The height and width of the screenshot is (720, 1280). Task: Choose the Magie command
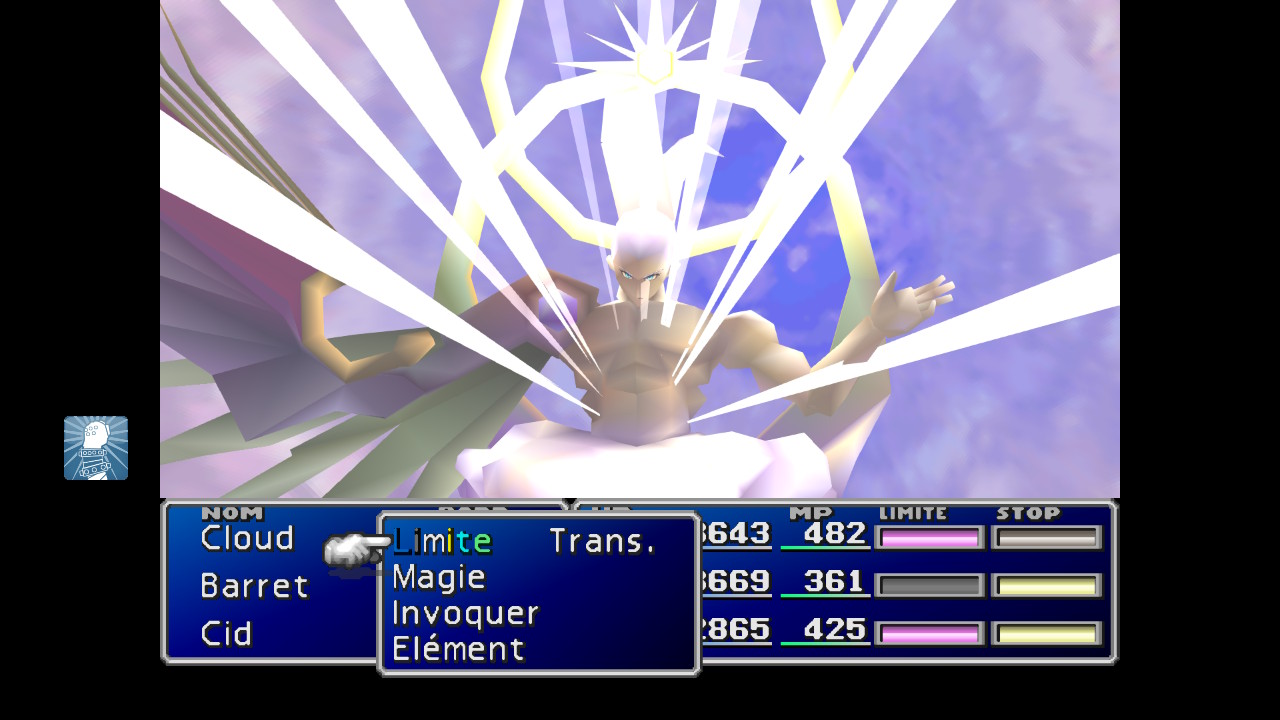[439, 578]
